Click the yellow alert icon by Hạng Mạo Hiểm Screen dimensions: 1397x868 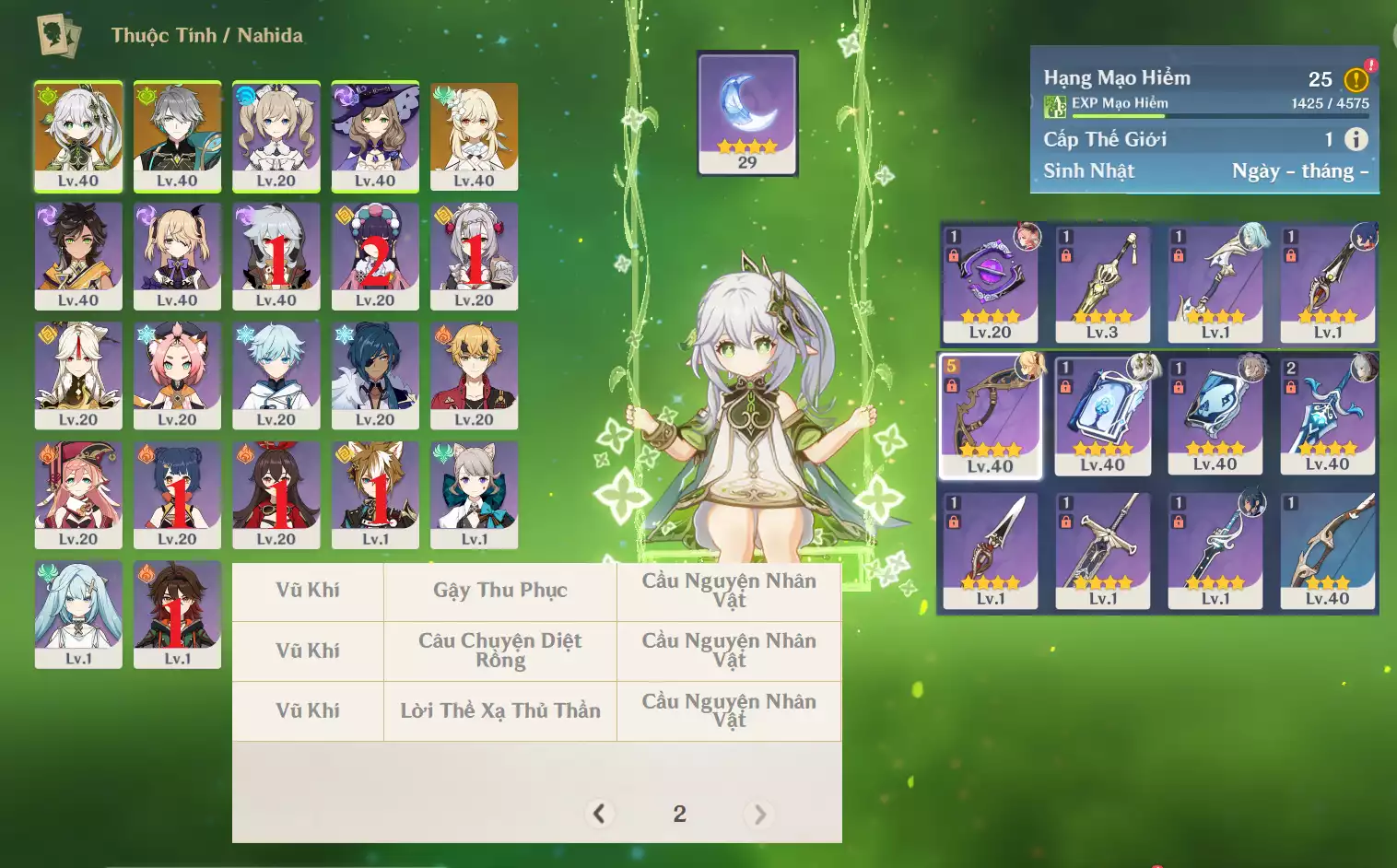[1356, 80]
